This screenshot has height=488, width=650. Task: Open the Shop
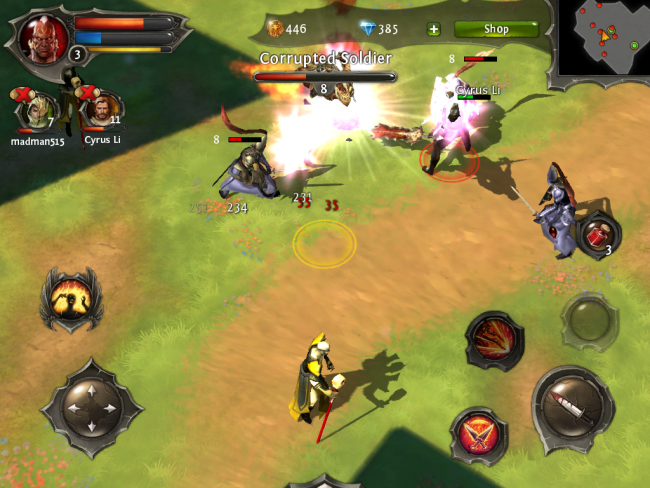pos(496,29)
